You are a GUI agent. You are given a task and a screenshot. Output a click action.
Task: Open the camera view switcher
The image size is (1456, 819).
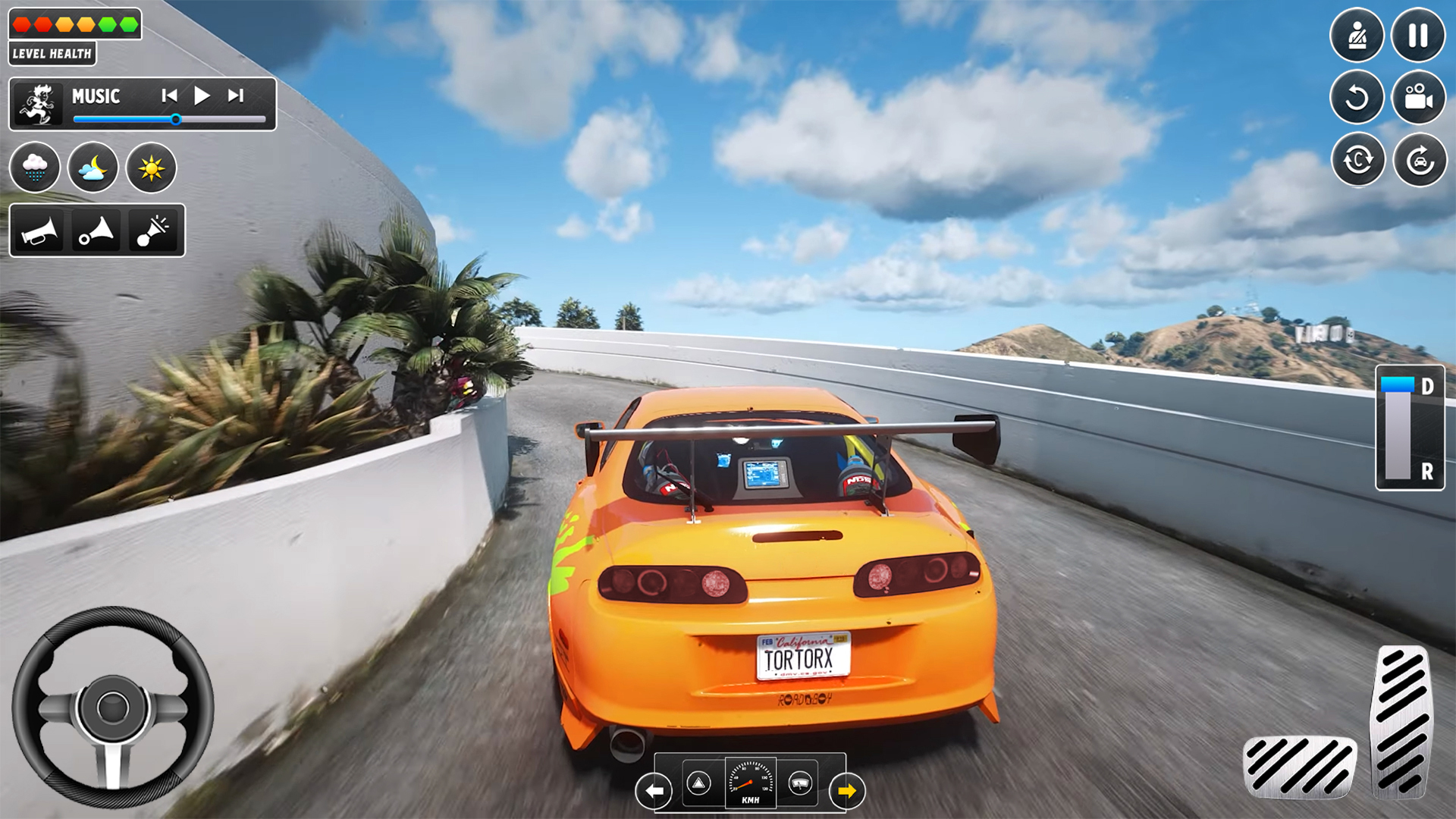click(1420, 98)
